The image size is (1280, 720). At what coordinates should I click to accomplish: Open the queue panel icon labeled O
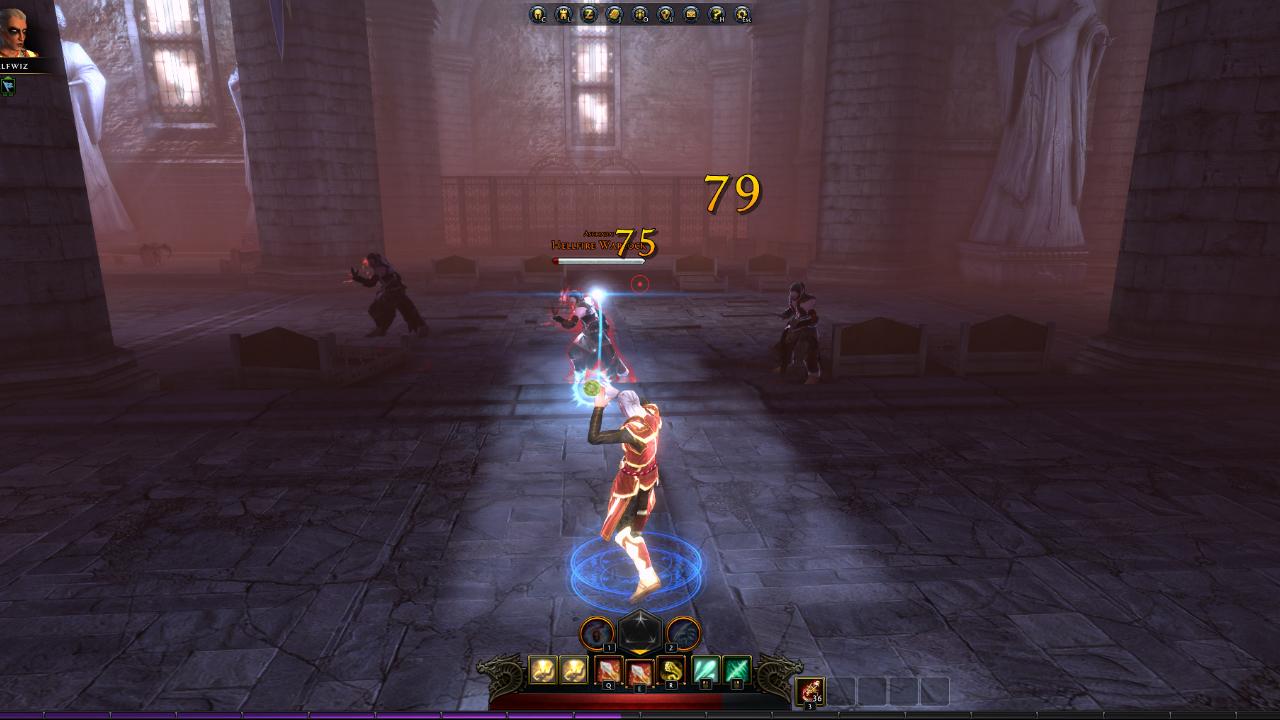point(642,15)
